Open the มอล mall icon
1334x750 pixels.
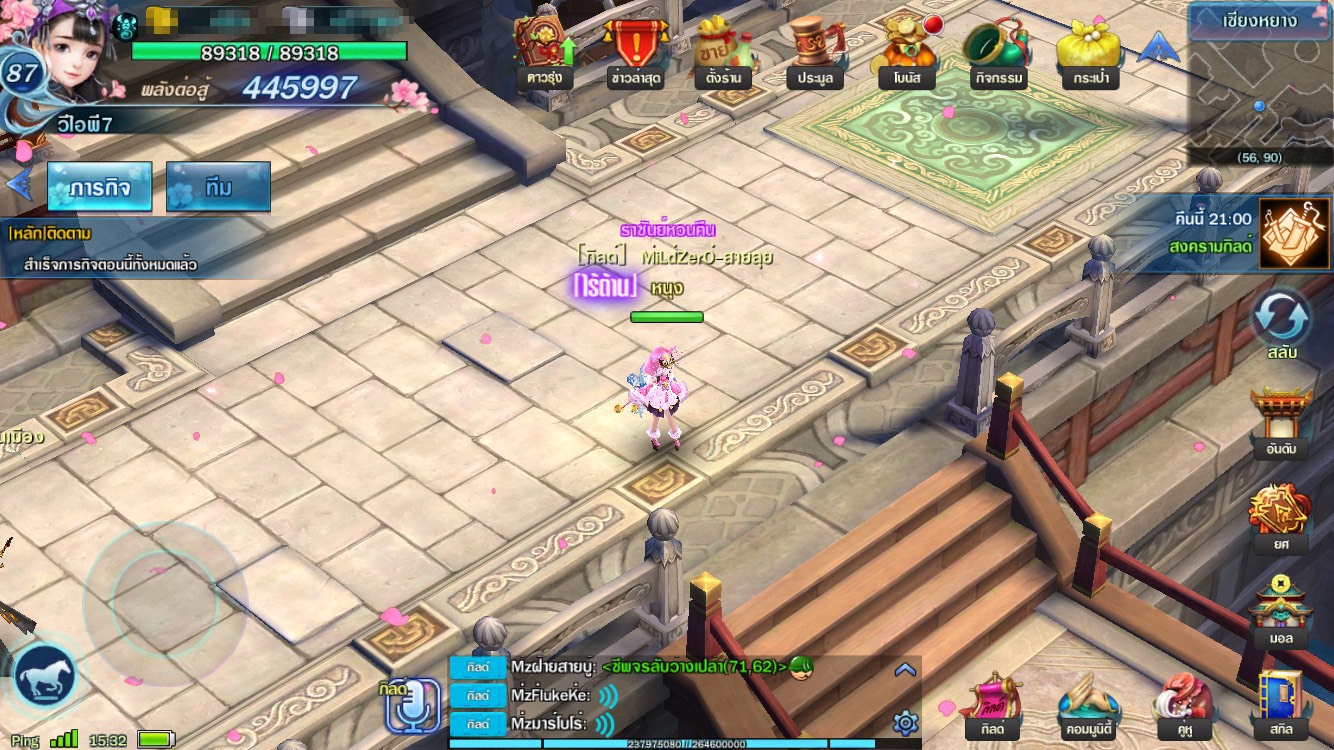[x=1281, y=610]
